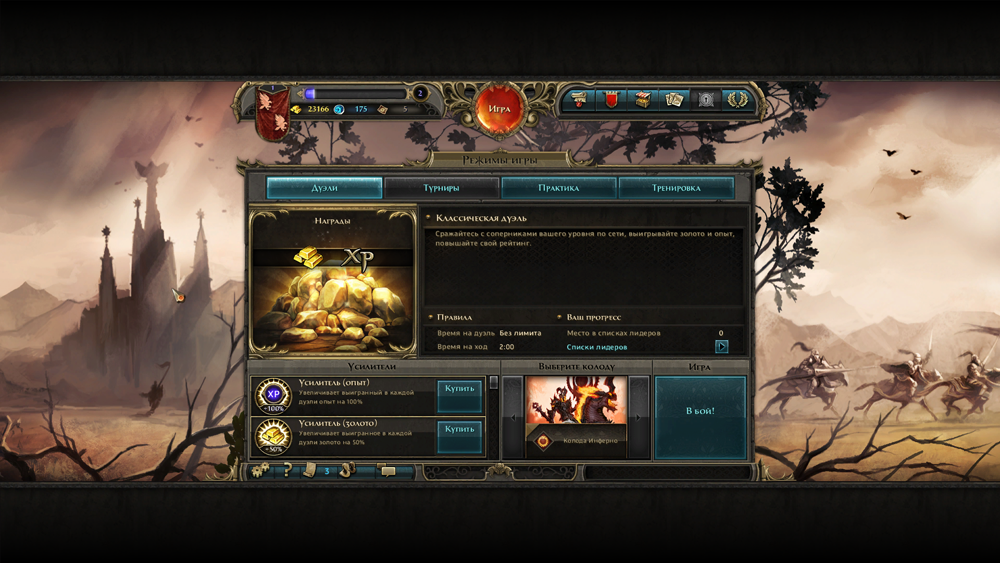Open the laurel wreath achievements icon
Viewport: 1000px width, 563px height.
coord(737,99)
